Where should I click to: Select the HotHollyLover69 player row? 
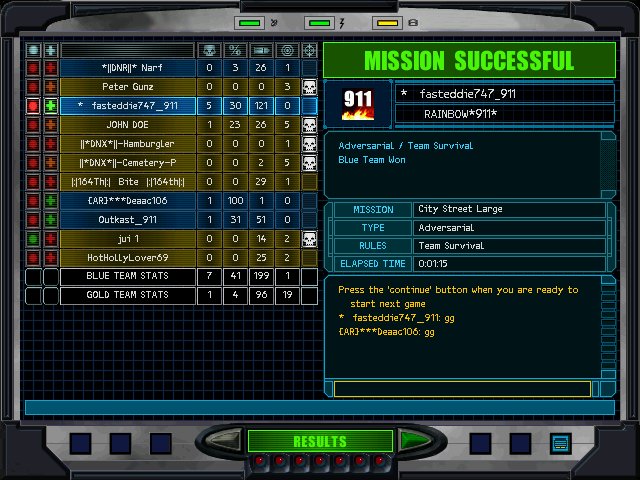click(127, 257)
